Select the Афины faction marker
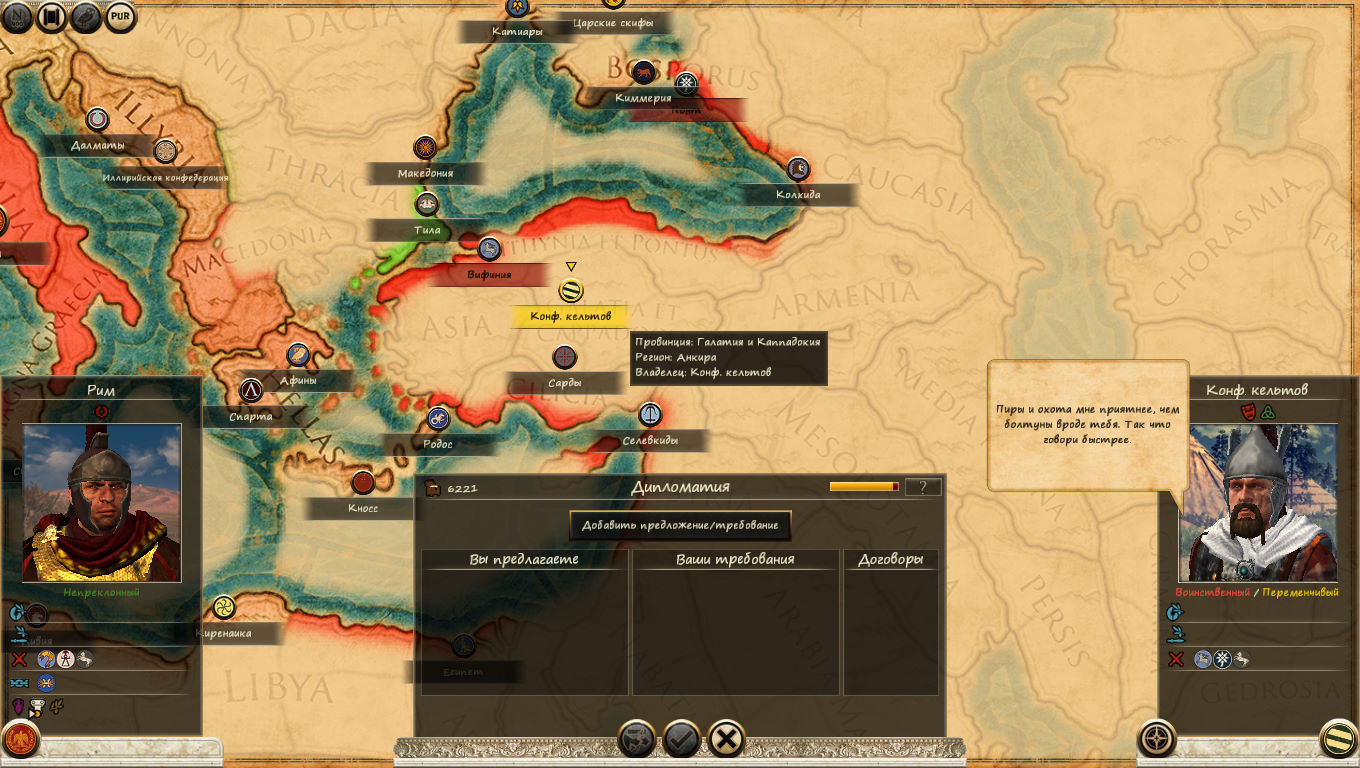 (x=298, y=355)
